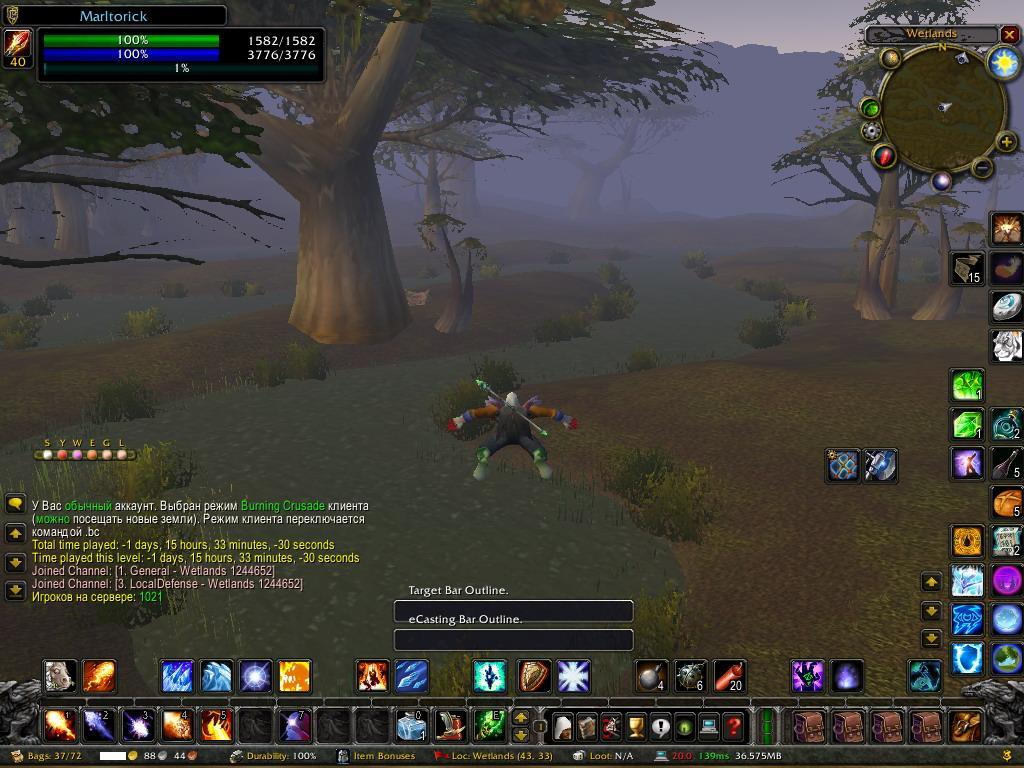Open the chat bubble menu button
This screenshot has width=1024, height=768.
tap(15, 504)
